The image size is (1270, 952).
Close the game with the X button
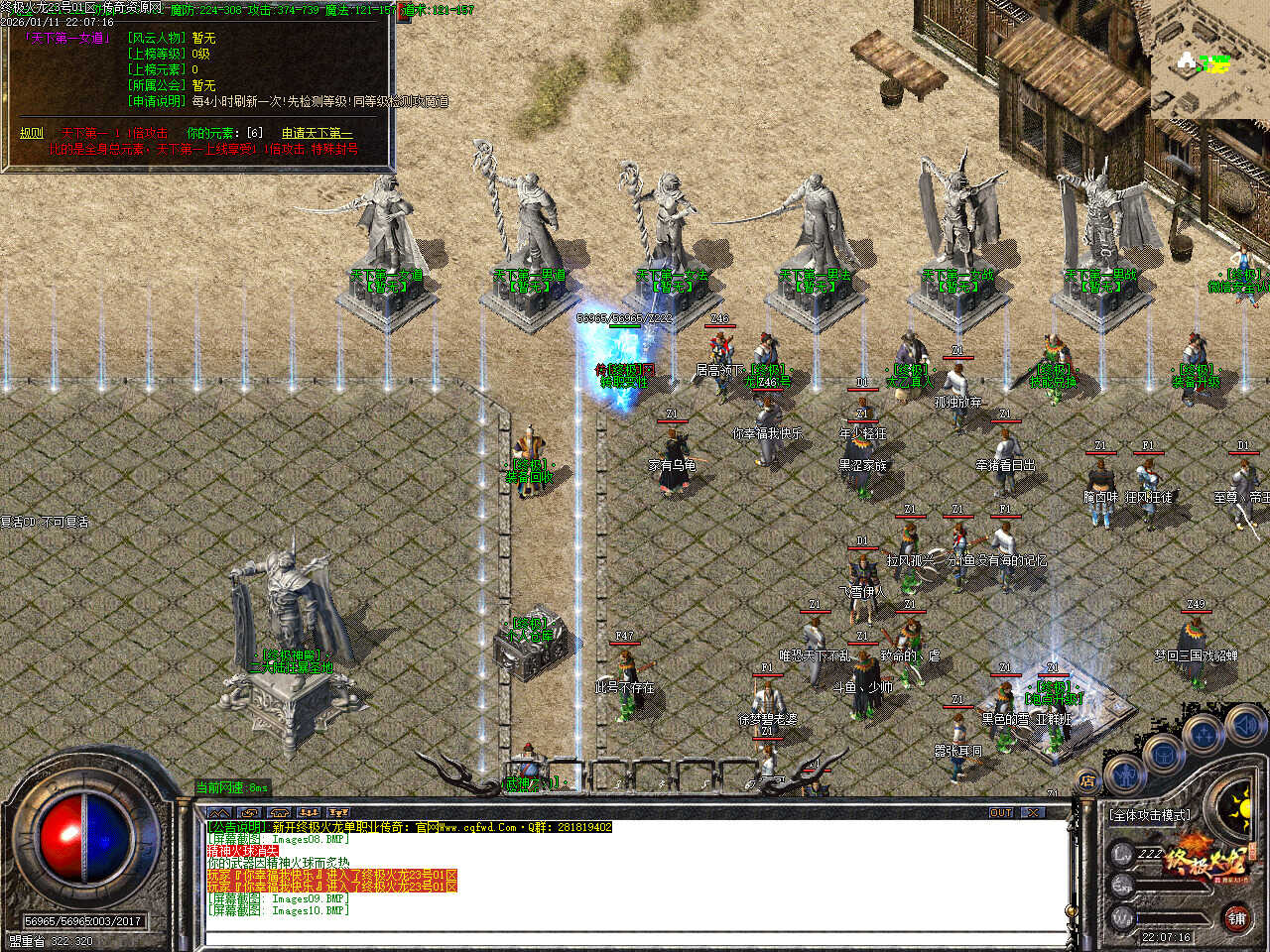coord(1034,813)
